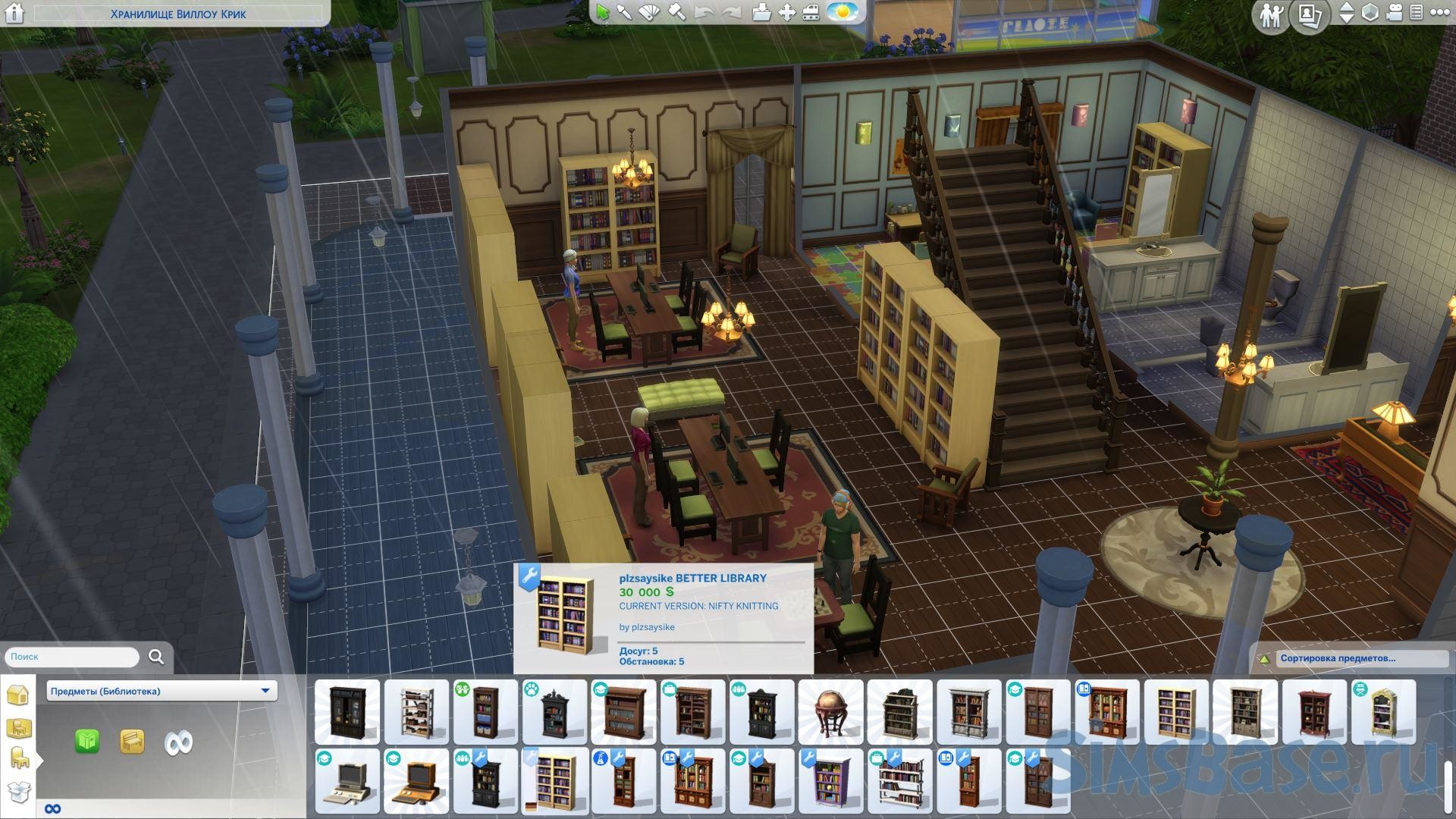Select the sledgehammer tool

click(677, 13)
